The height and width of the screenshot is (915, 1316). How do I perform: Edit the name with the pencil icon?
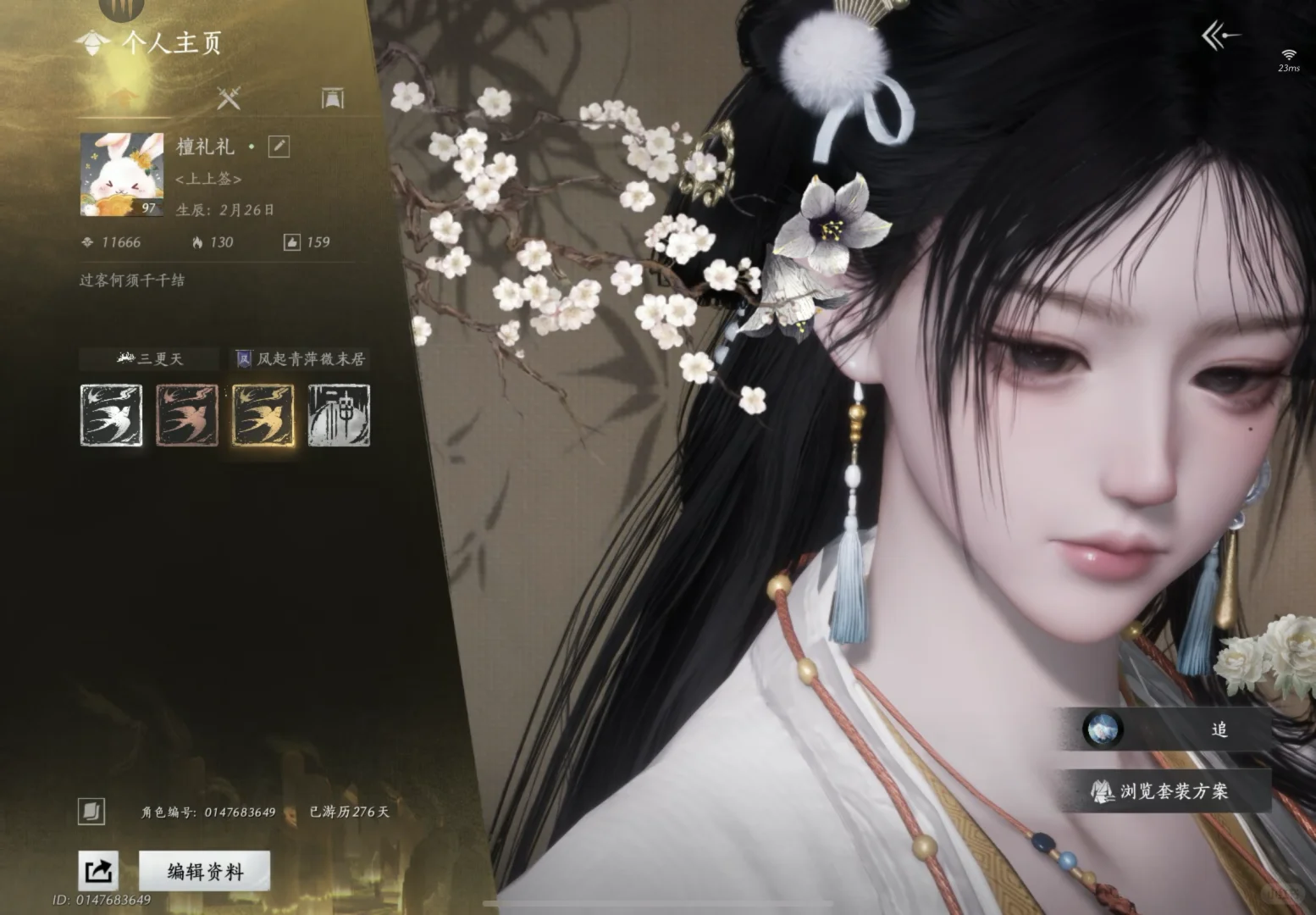279,147
